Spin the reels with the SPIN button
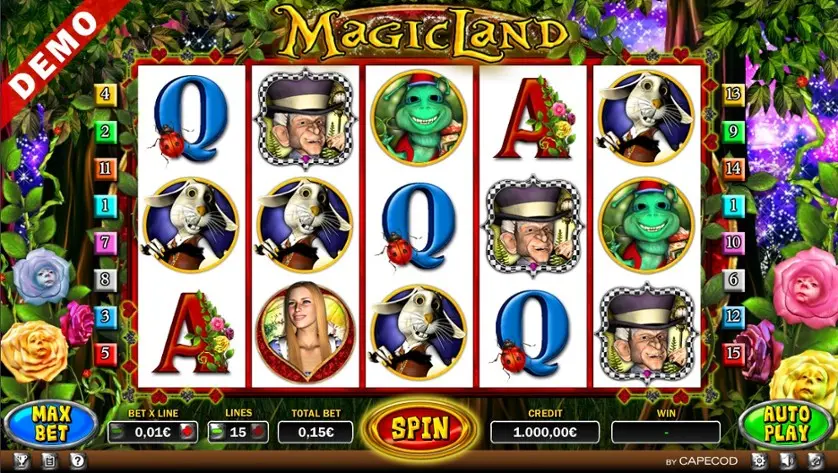 [419, 428]
